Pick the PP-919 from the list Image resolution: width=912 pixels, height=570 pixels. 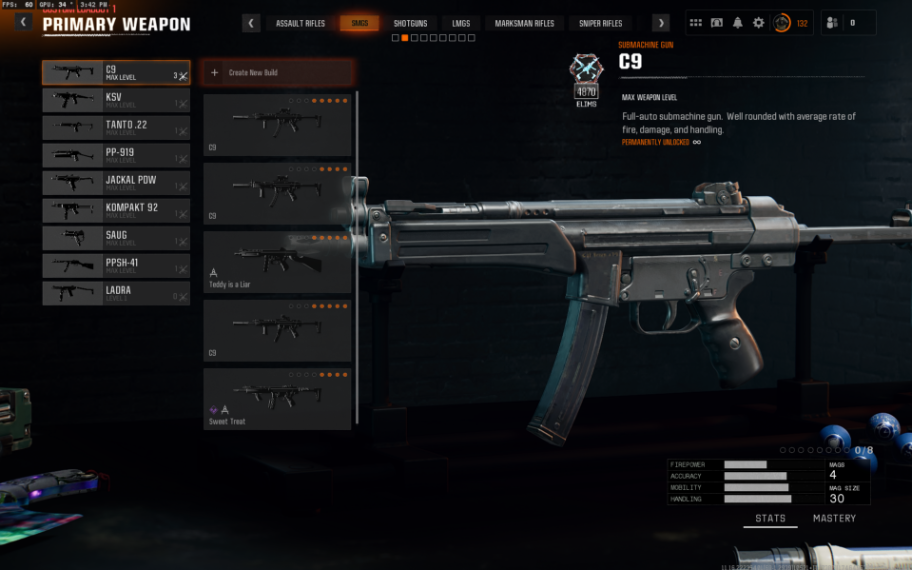point(116,155)
